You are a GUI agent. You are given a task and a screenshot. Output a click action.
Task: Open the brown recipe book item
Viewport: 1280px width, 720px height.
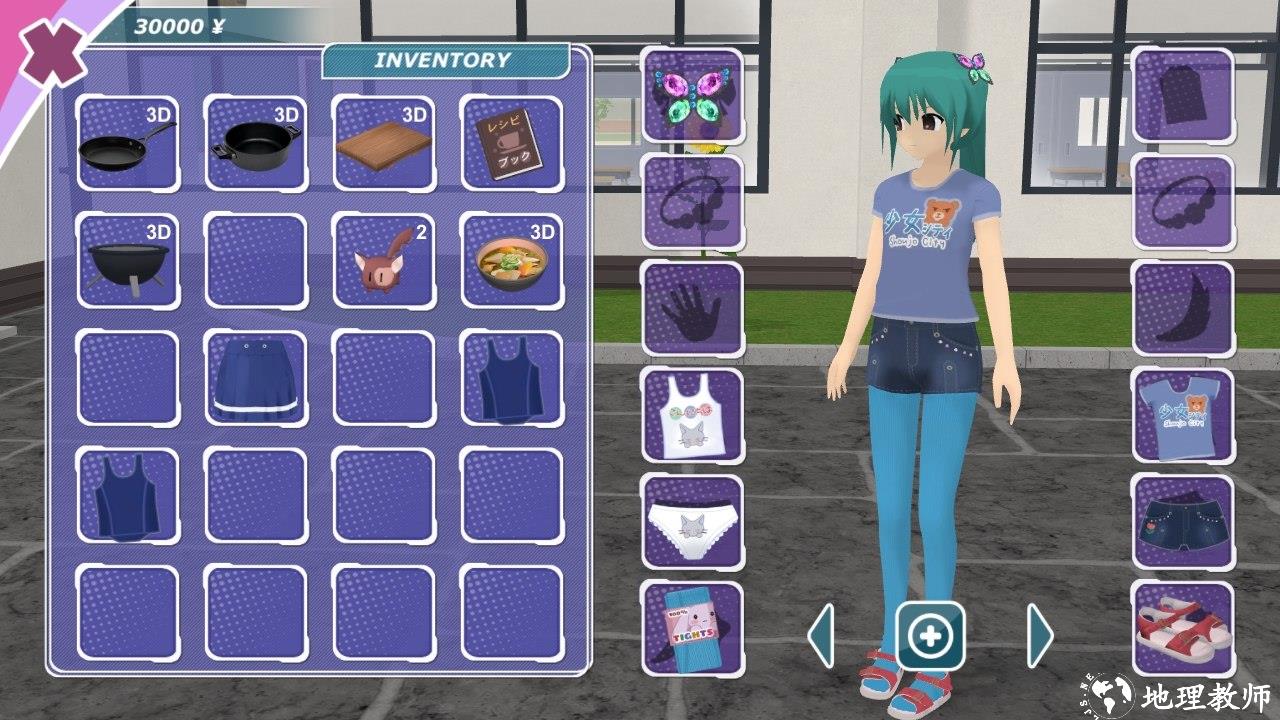pyautogui.click(x=512, y=142)
